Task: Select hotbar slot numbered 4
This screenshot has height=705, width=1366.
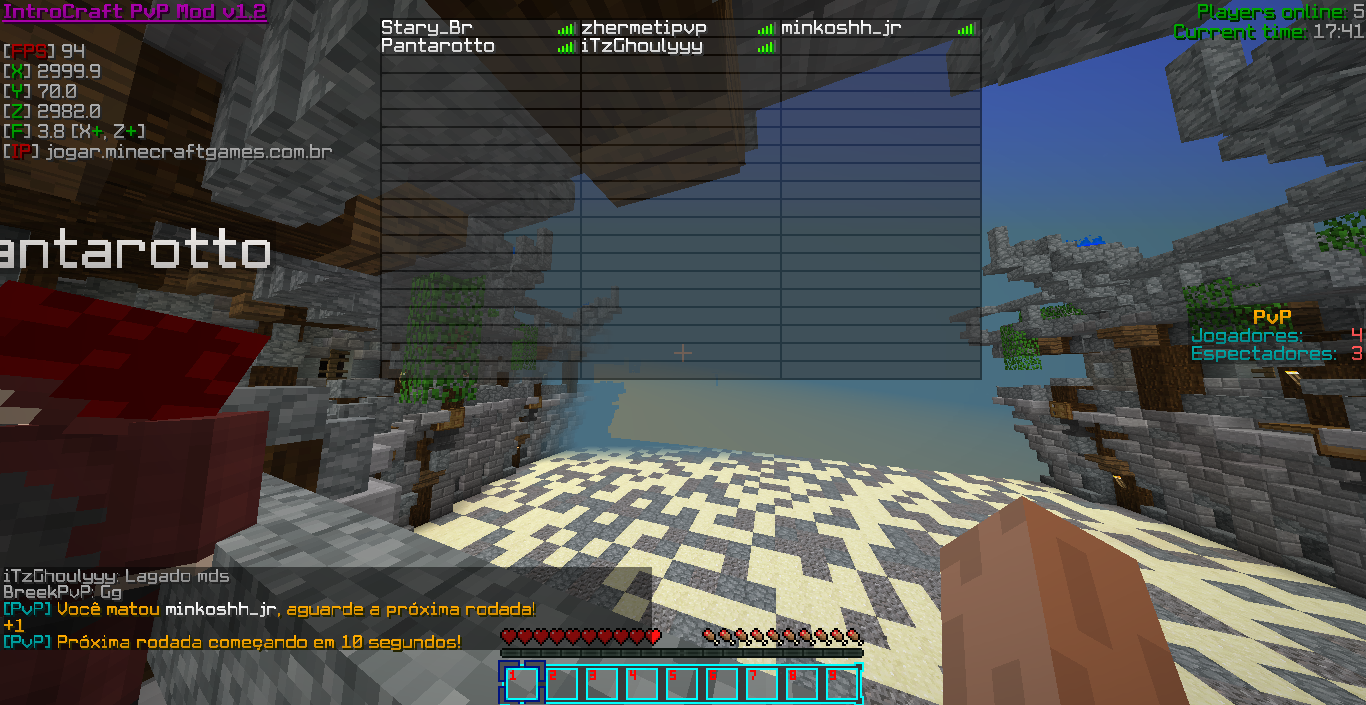Action: pos(641,684)
